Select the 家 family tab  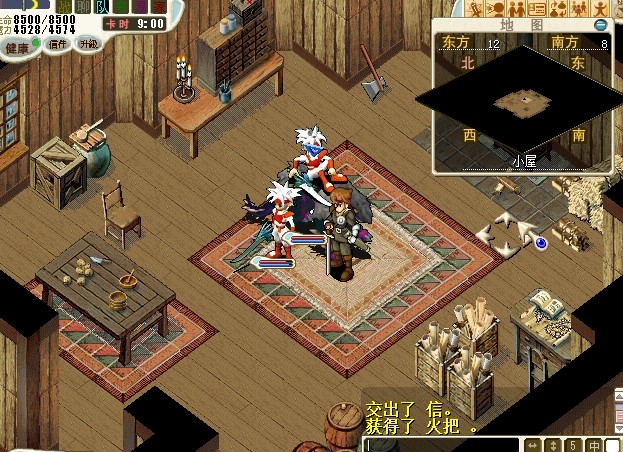pos(157,6)
